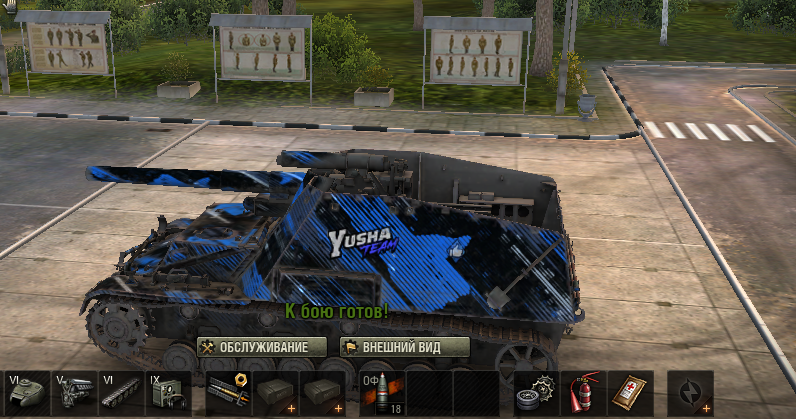Open the gun rammer equipment slot

(229, 392)
